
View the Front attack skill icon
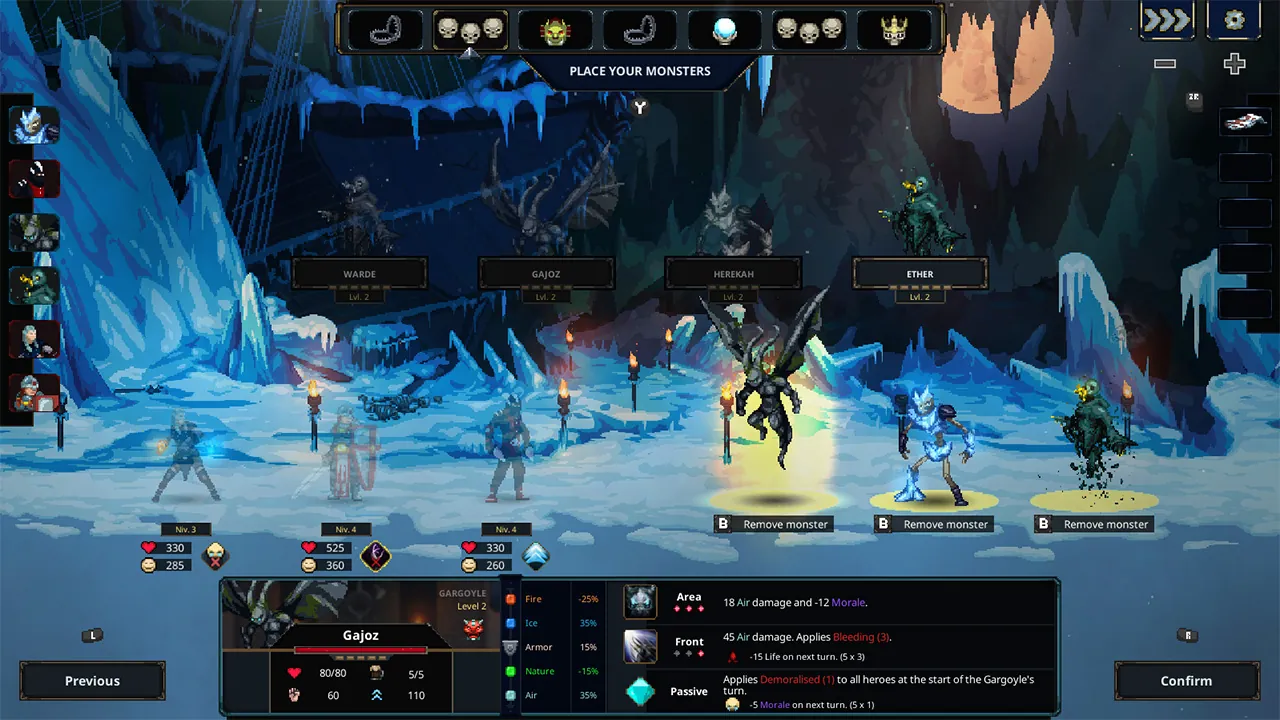pyautogui.click(x=640, y=645)
